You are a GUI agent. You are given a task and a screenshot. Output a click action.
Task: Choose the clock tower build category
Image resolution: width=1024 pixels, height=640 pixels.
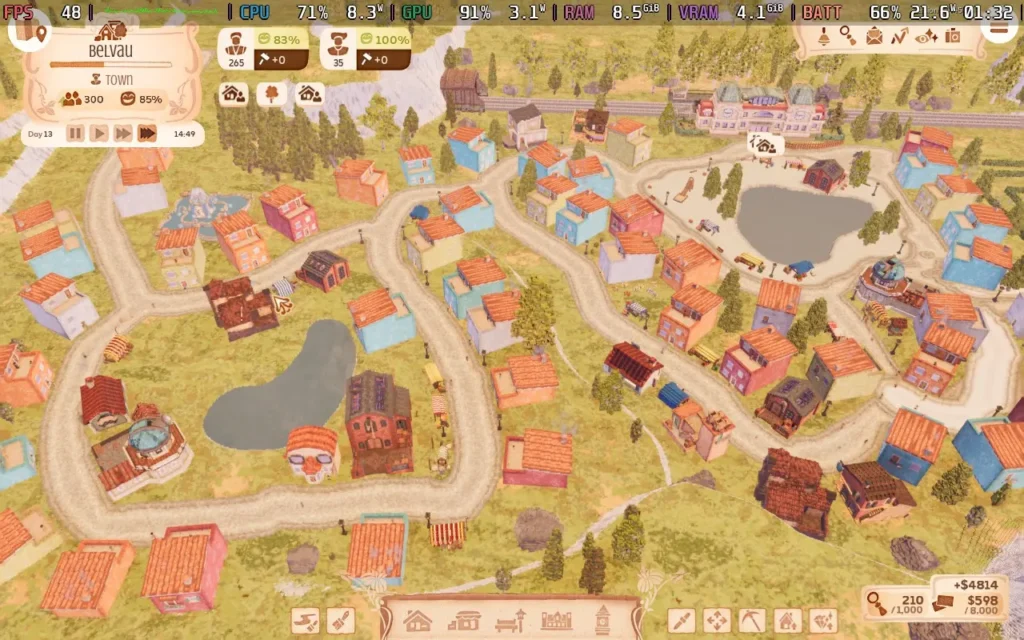click(x=603, y=621)
